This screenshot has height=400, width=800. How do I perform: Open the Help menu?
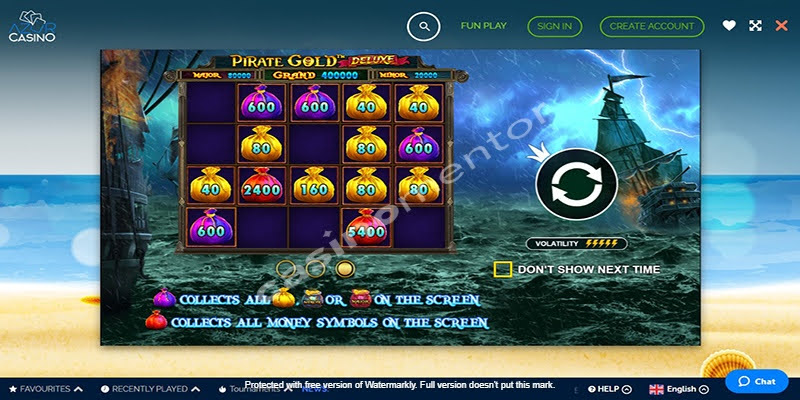click(x=608, y=389)
